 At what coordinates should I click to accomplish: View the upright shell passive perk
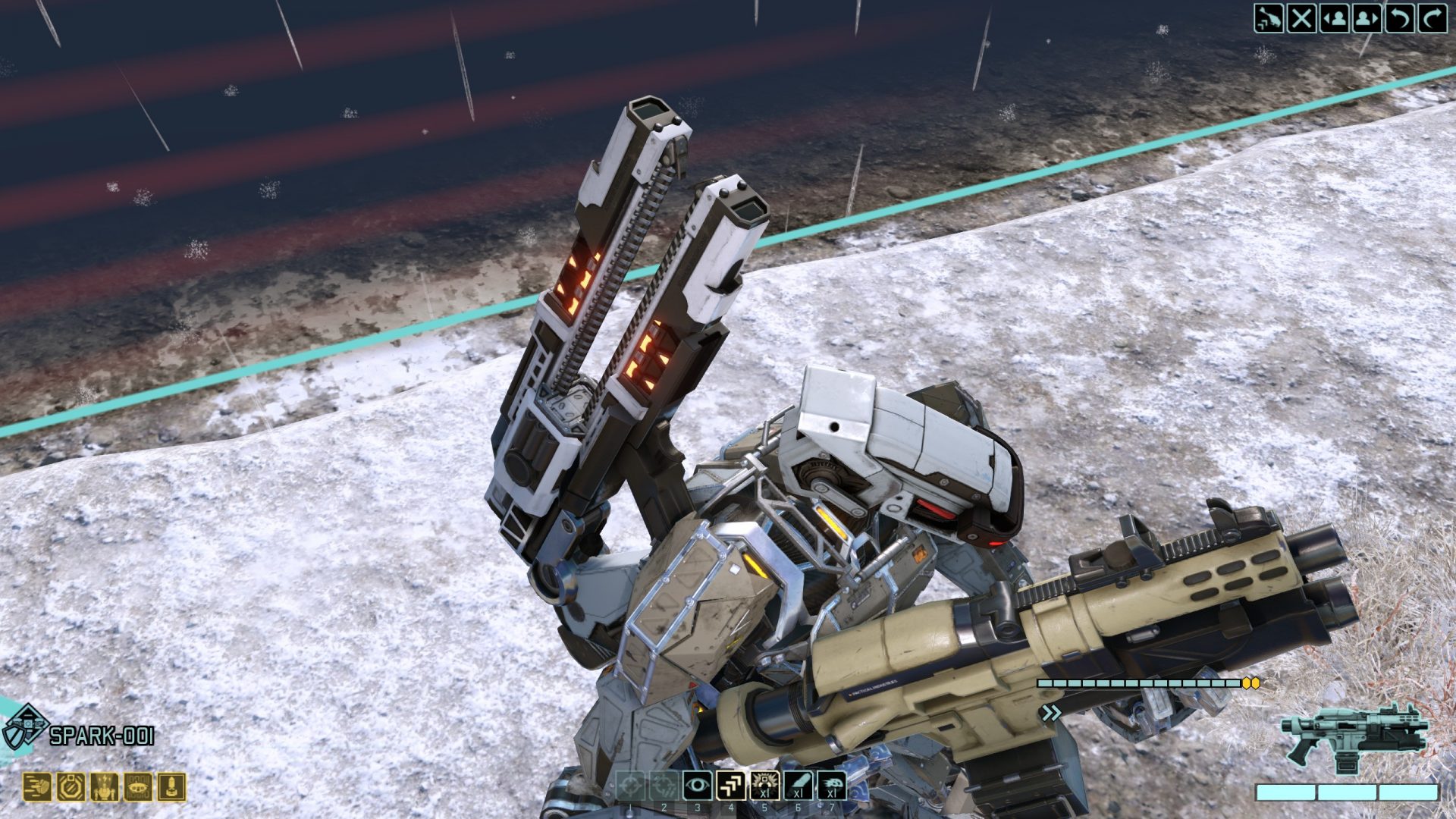[171, 787]
